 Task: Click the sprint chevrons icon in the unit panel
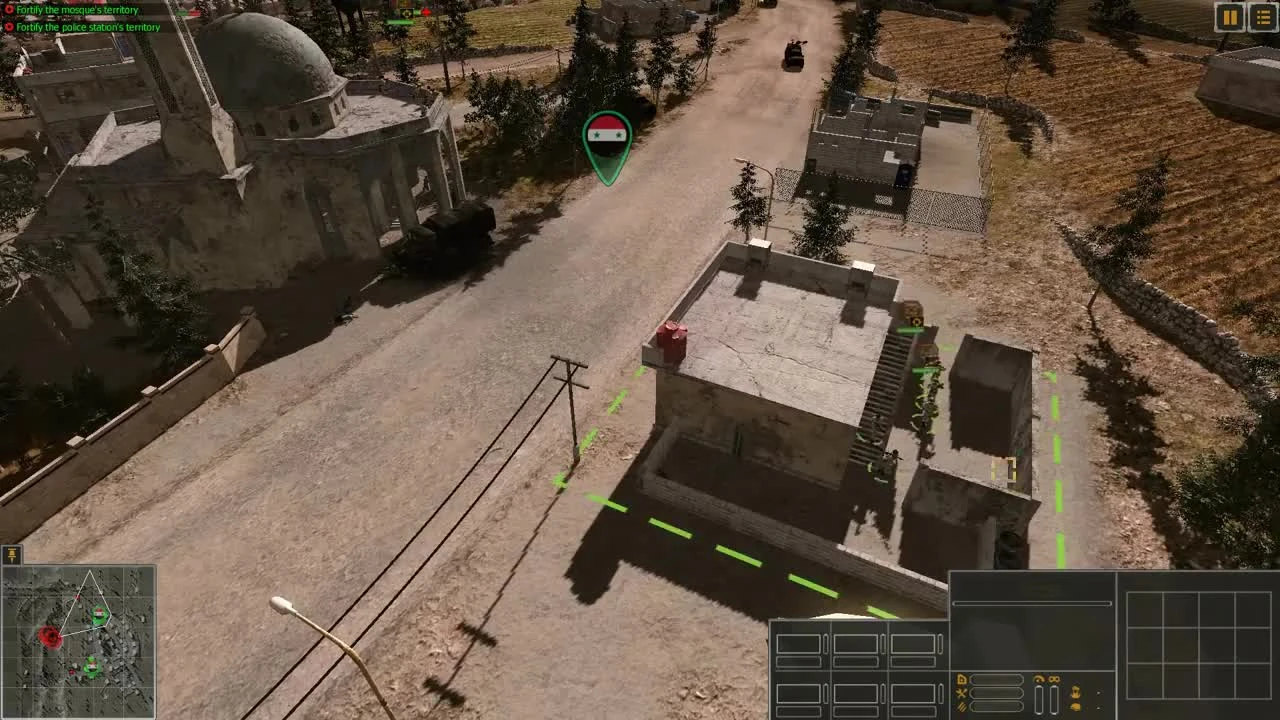pos(962,706)
